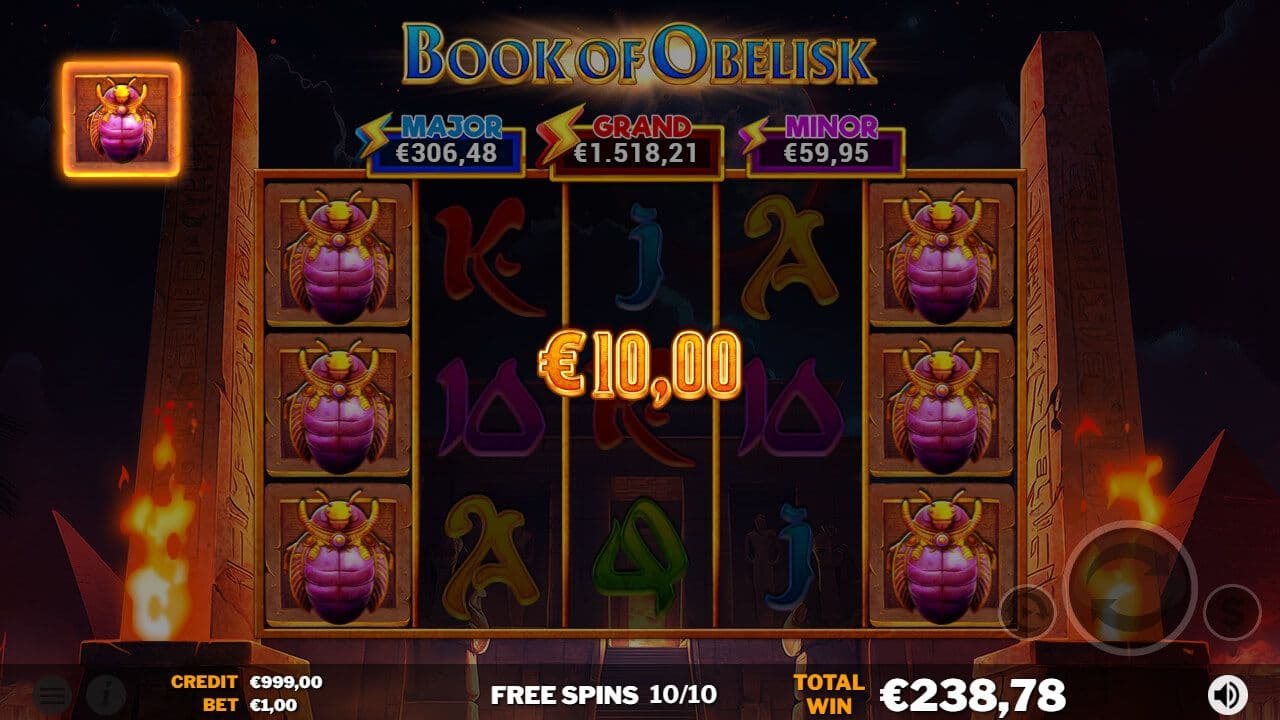The width and height of the screenshot is (1280, 720).
Task: Open the hamburger menu
Action: pos(52,694)
